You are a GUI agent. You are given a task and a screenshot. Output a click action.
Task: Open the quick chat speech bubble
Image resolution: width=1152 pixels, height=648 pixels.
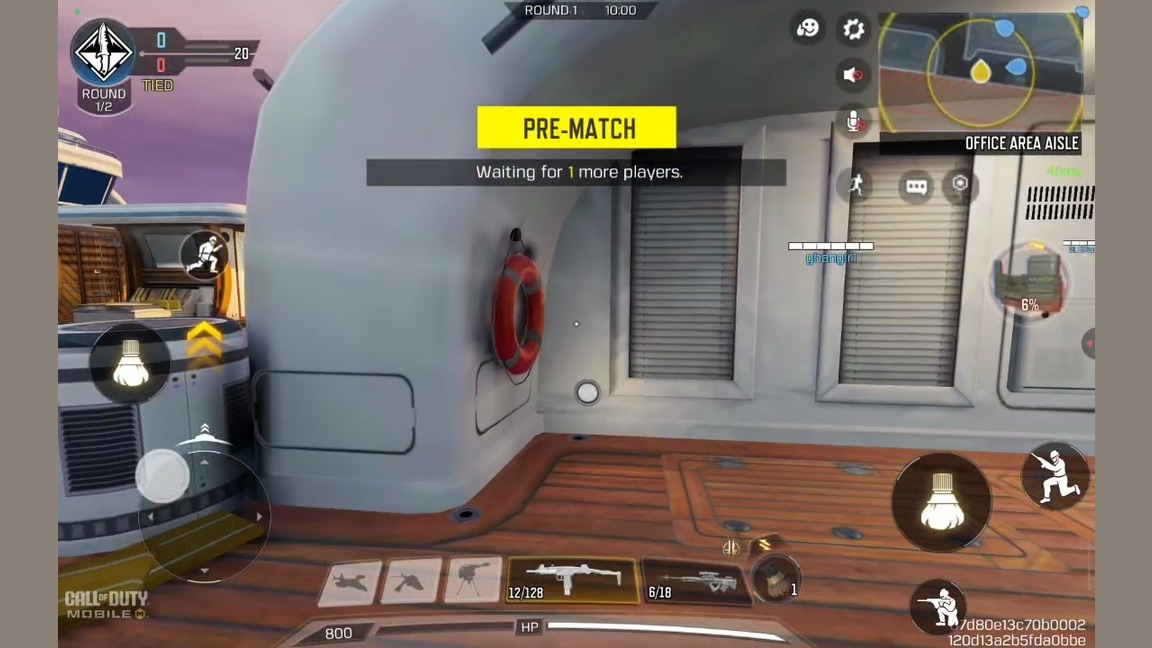click(x=915, y=186)
